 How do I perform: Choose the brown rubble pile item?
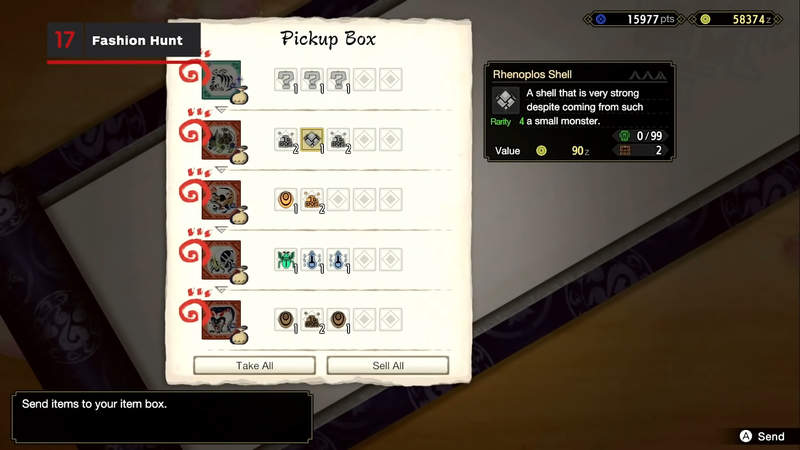[312, 320]
